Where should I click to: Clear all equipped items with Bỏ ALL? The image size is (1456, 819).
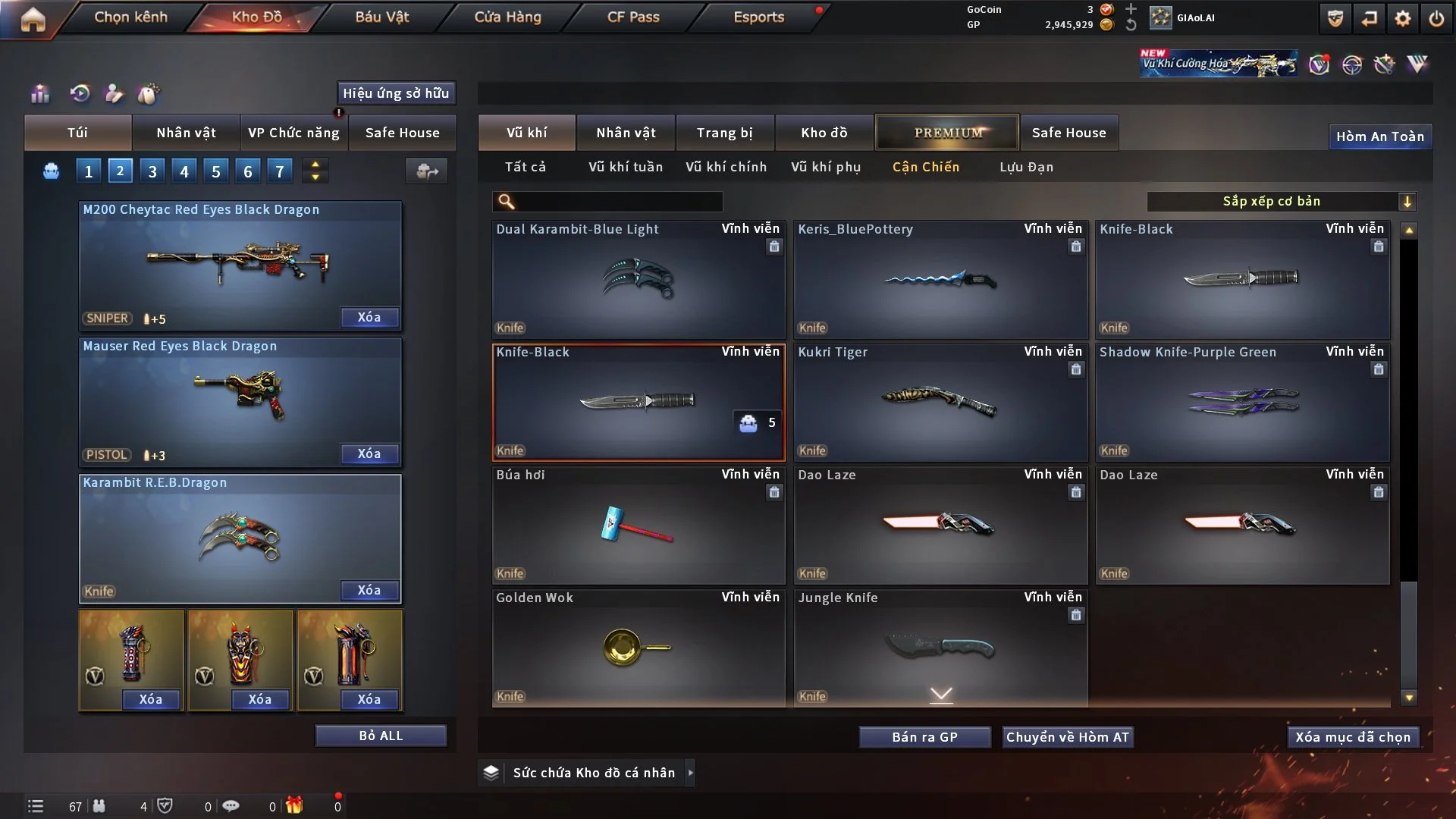pos(381,736)
